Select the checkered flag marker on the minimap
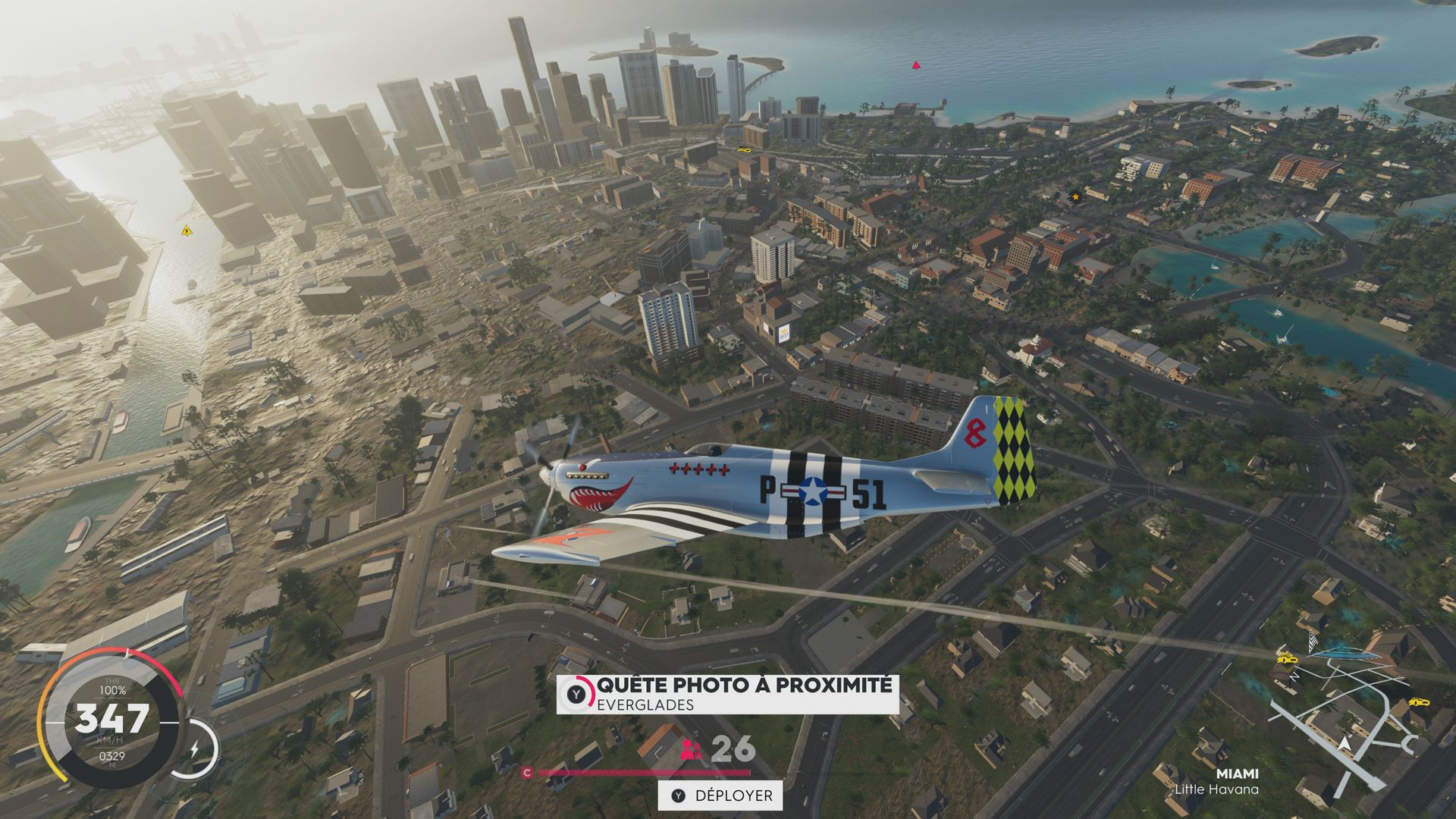The image size is (1456, 819). (1311, 641)
